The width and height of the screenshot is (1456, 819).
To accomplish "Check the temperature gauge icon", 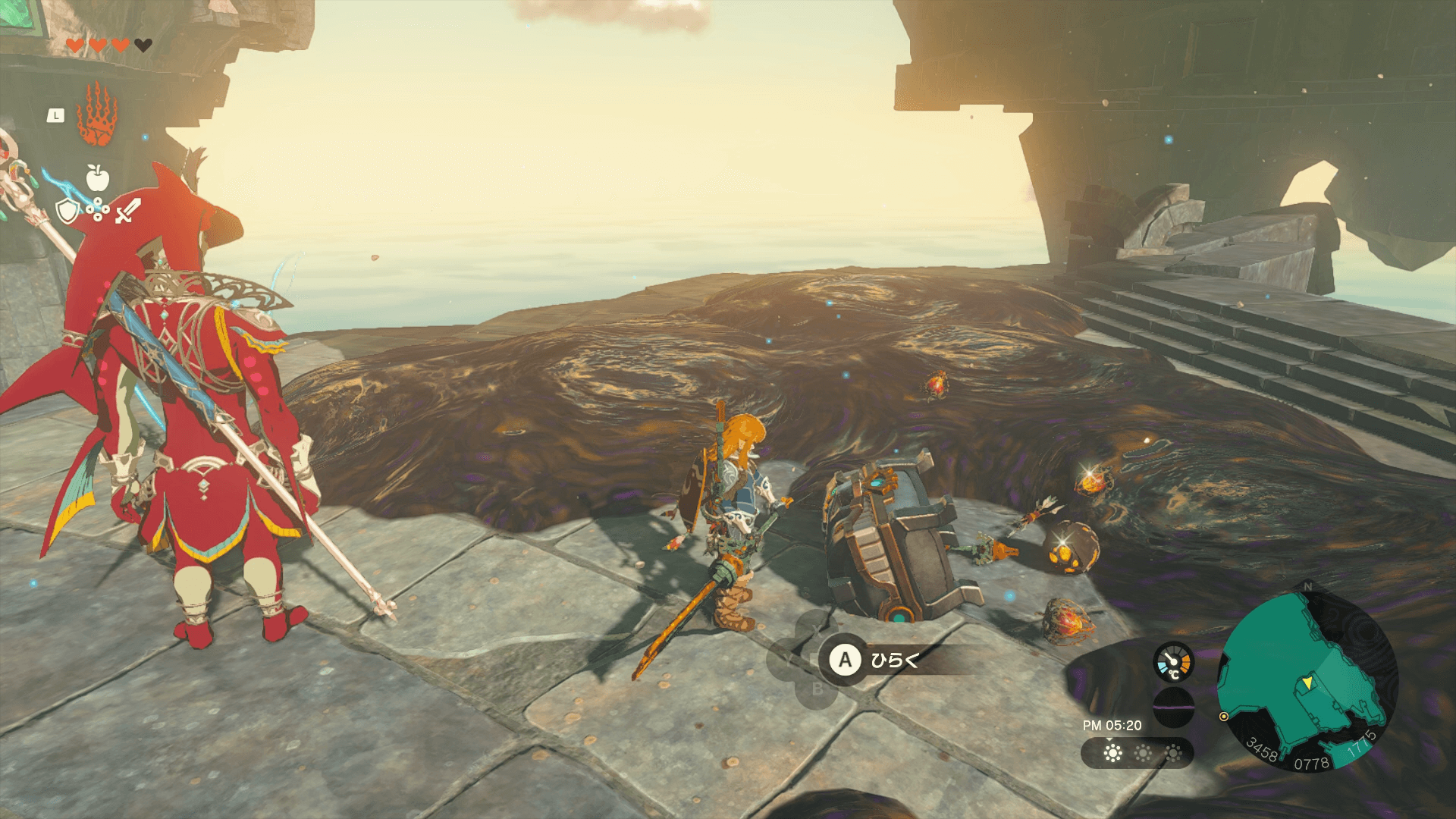I will [x=1173, y=662].
